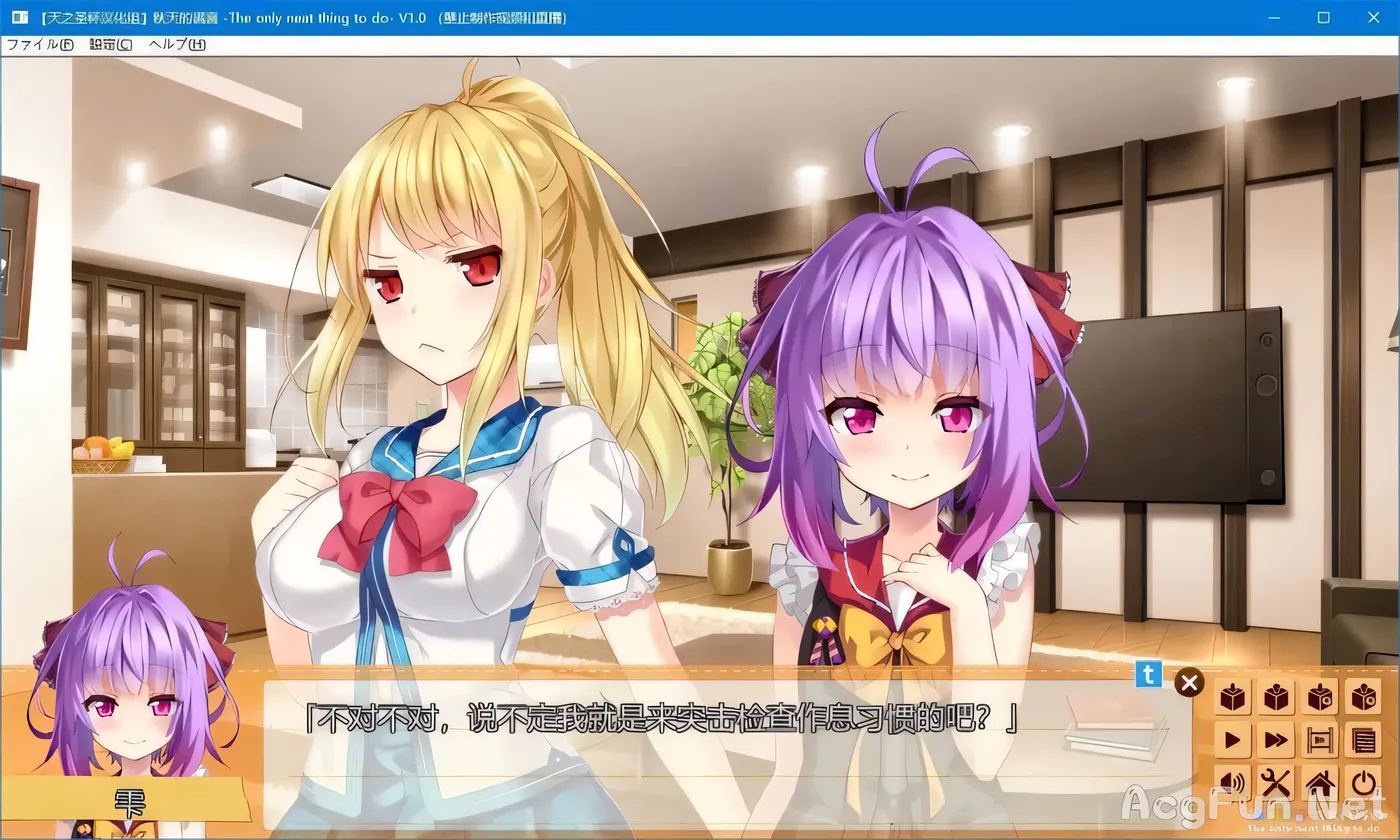Start auto-play with the play triangle icon
The width and height of the screenshot is (1400, 840).
(x=1233, y=740)
